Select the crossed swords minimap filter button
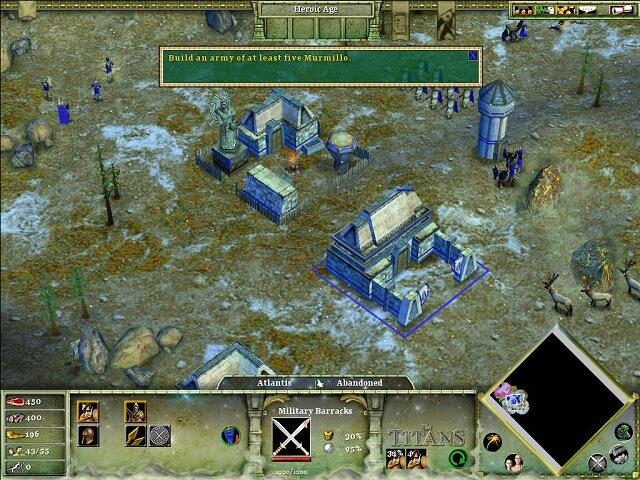Viewport: 640px width, 480px height. [597, 461]
